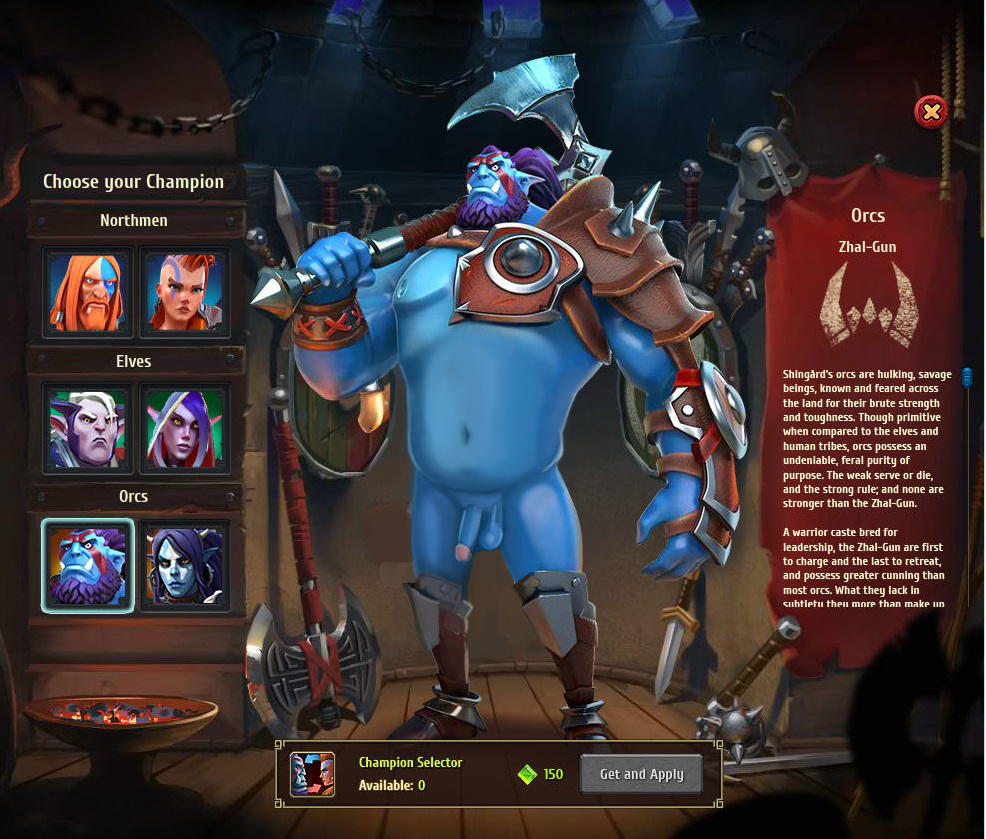Screen dimensions: 986x839
Task: Pick the purple-haired female Elf champion
Action: coord(185,428)
